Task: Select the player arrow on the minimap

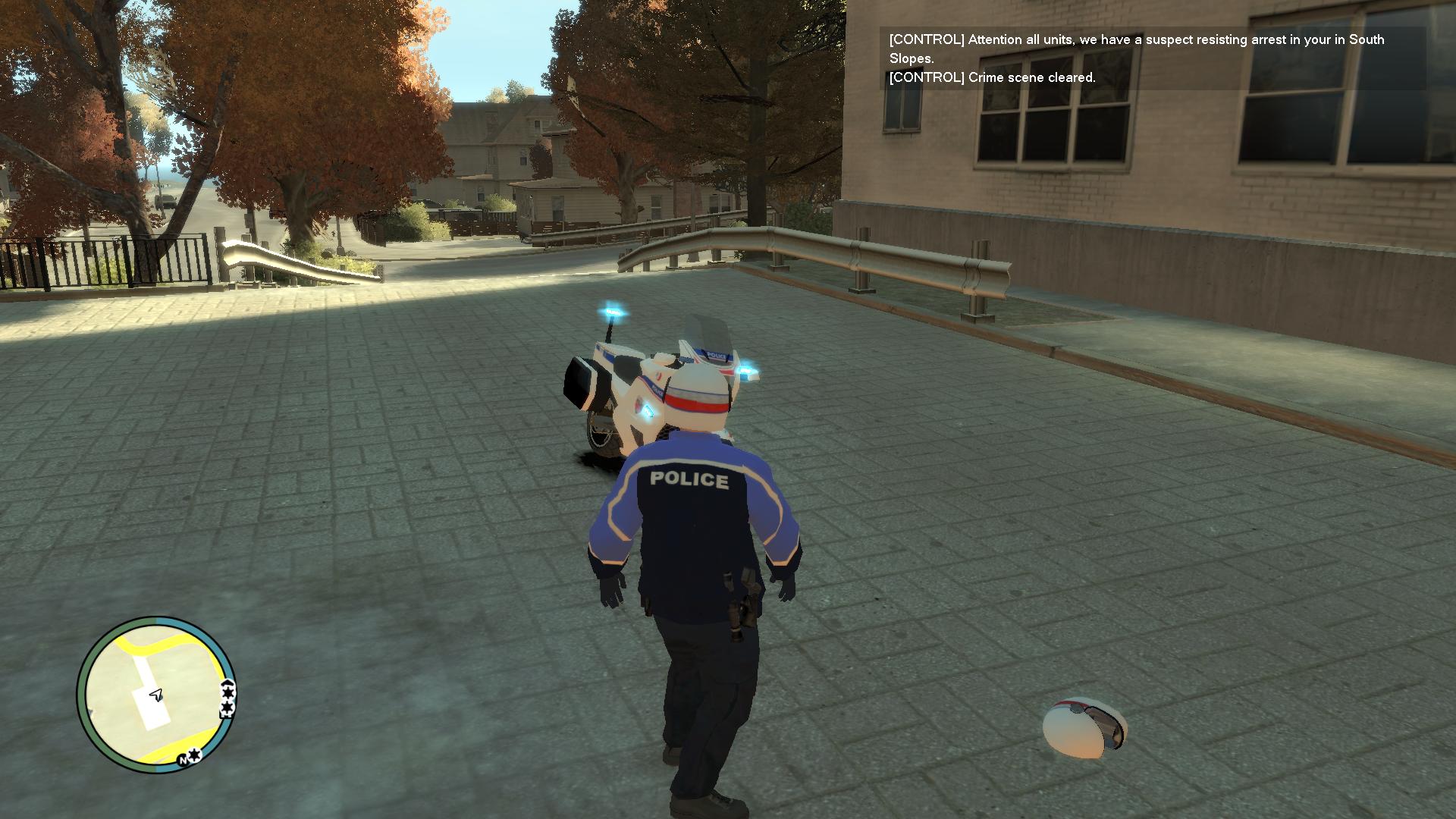Action: [156, 695]
